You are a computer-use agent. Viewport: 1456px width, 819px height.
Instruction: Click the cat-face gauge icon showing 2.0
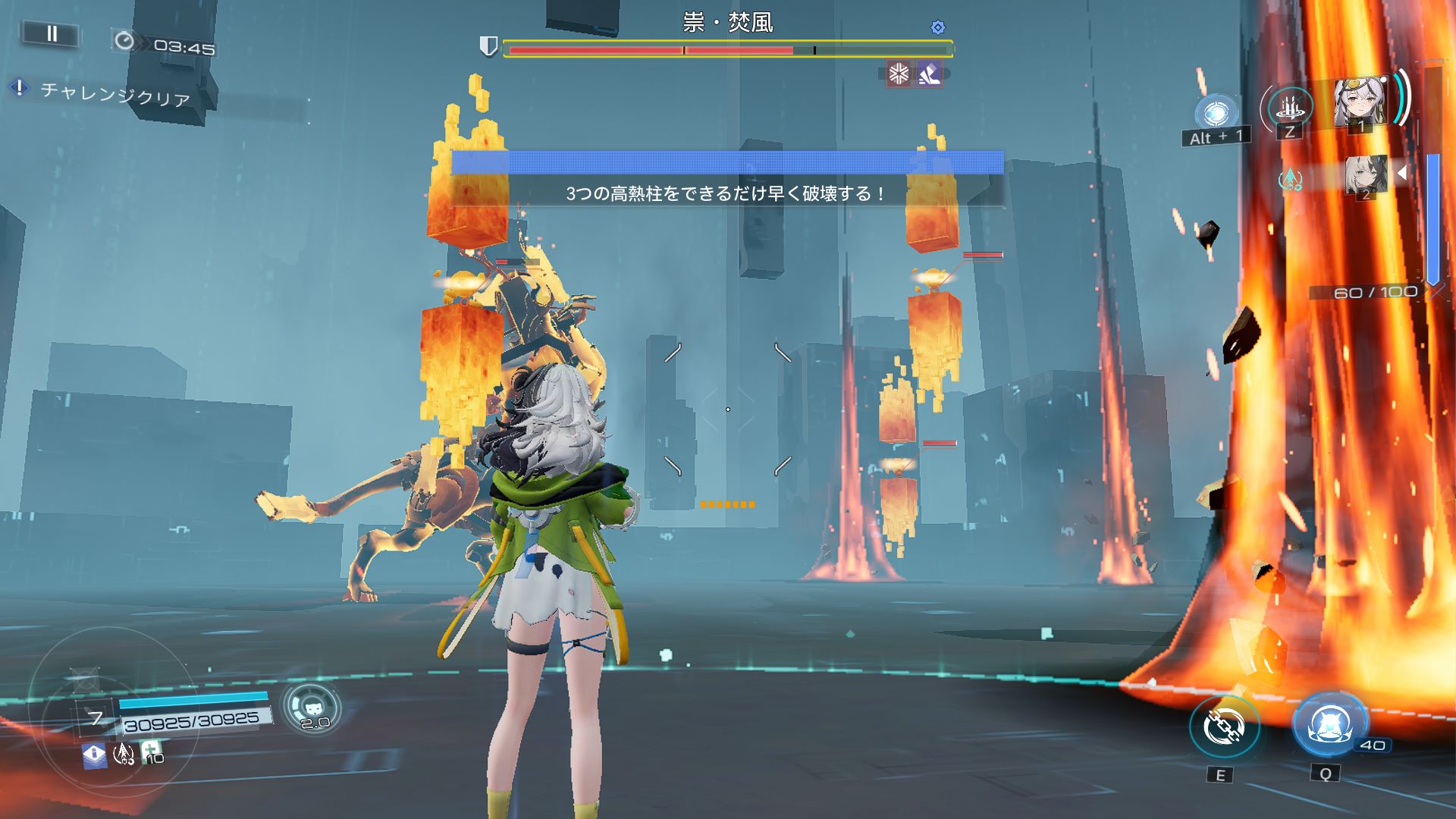[312, 708]
